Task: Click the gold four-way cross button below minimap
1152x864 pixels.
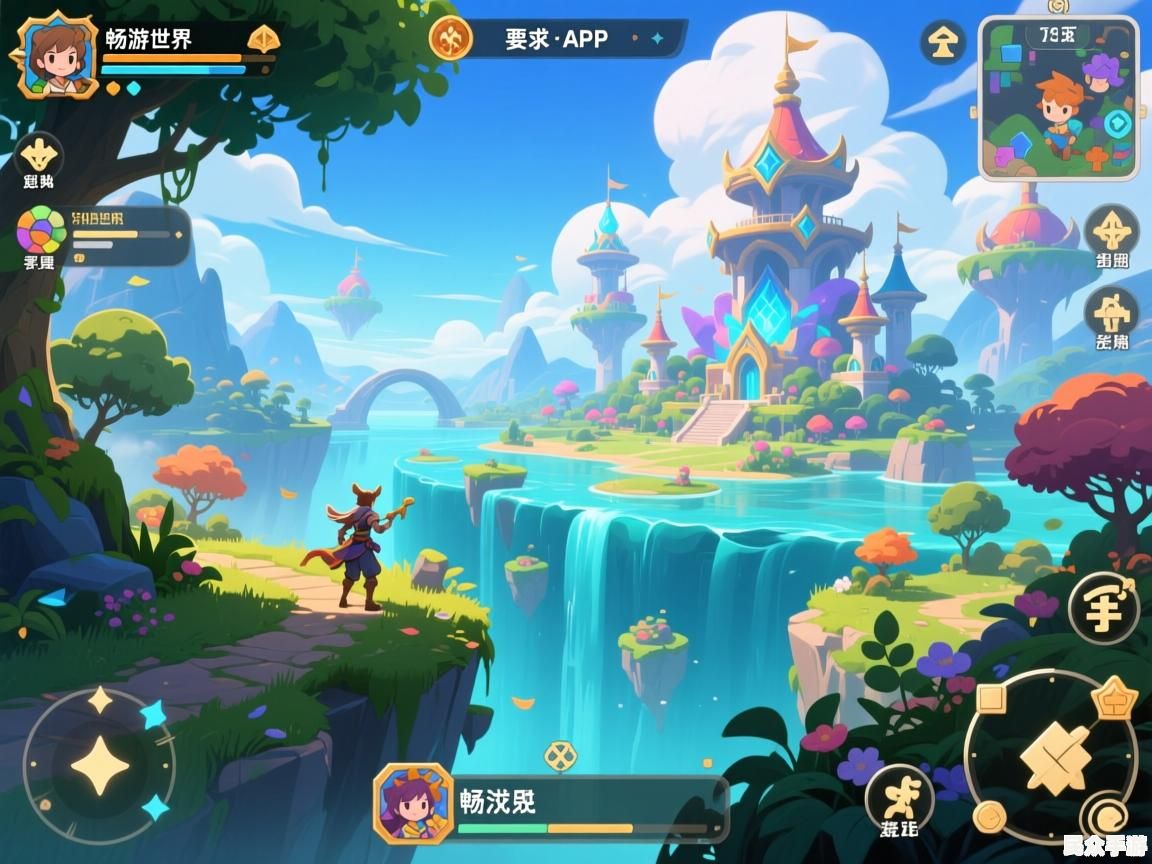Action: pos(1111,231)
